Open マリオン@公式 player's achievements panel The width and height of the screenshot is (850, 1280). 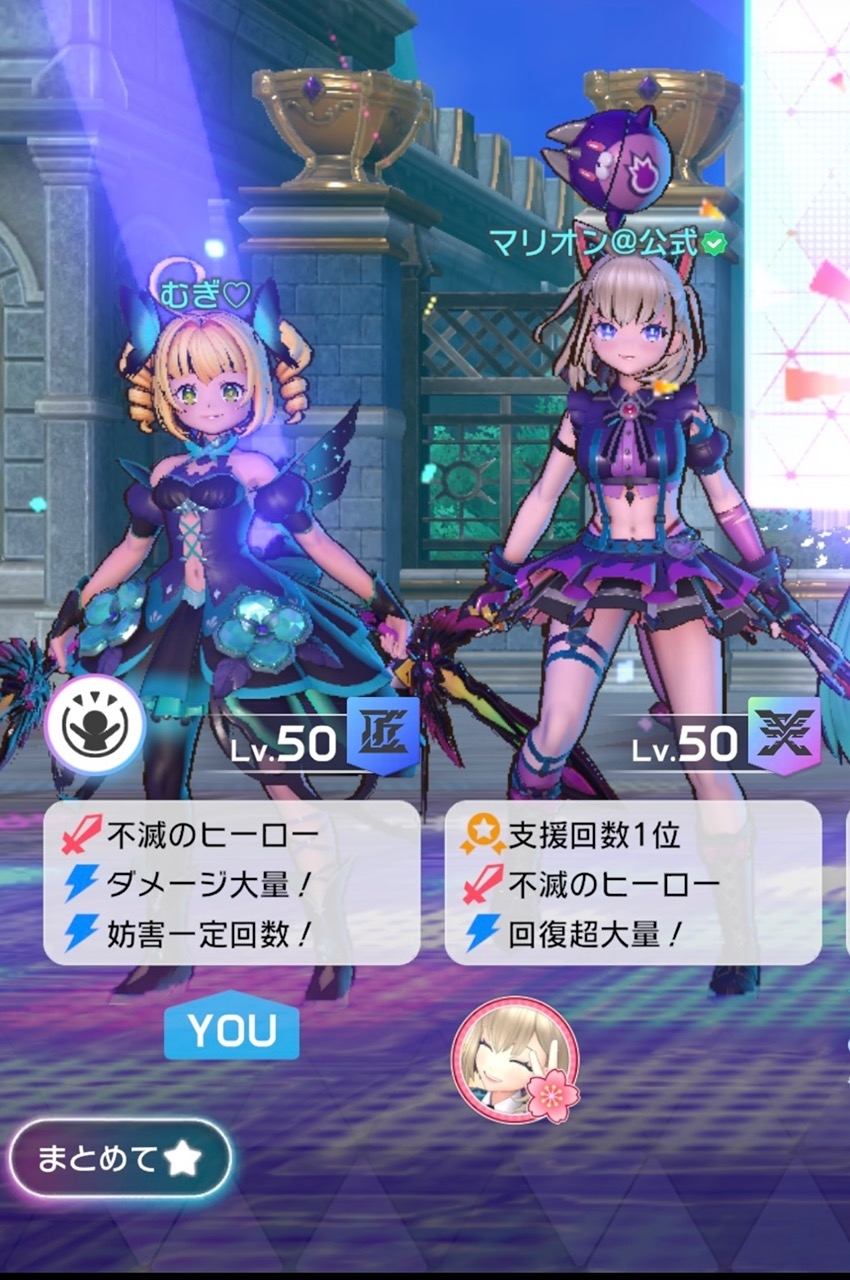(632, 882)
